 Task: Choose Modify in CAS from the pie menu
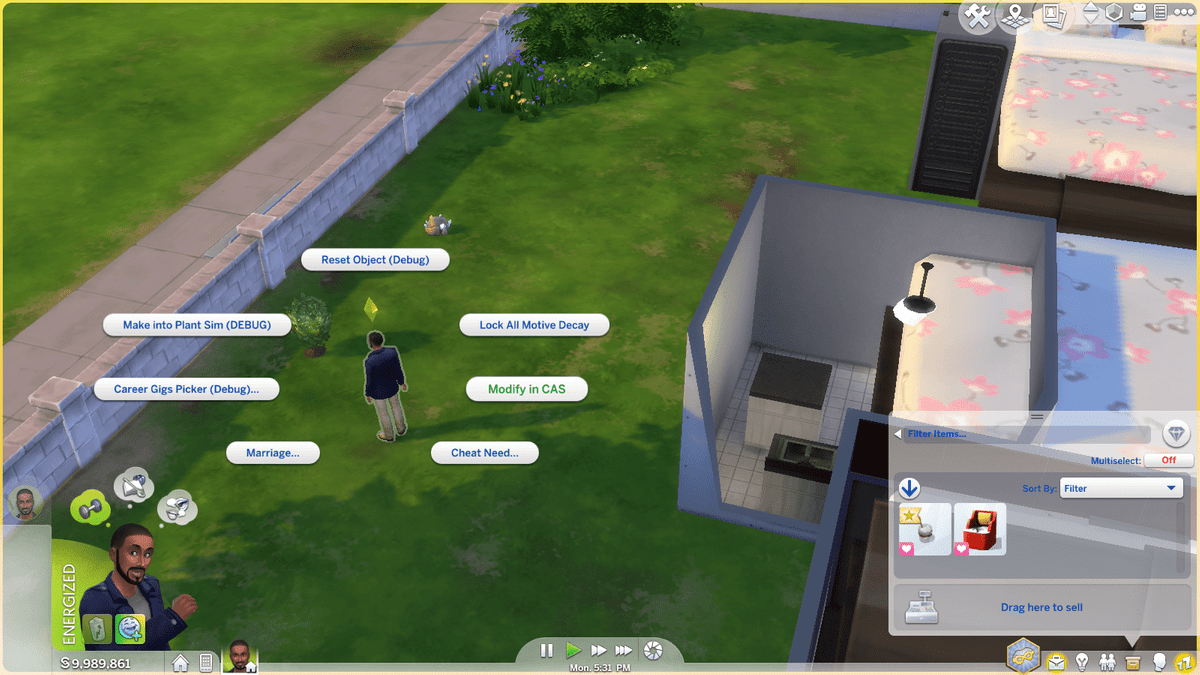point(526,389)
